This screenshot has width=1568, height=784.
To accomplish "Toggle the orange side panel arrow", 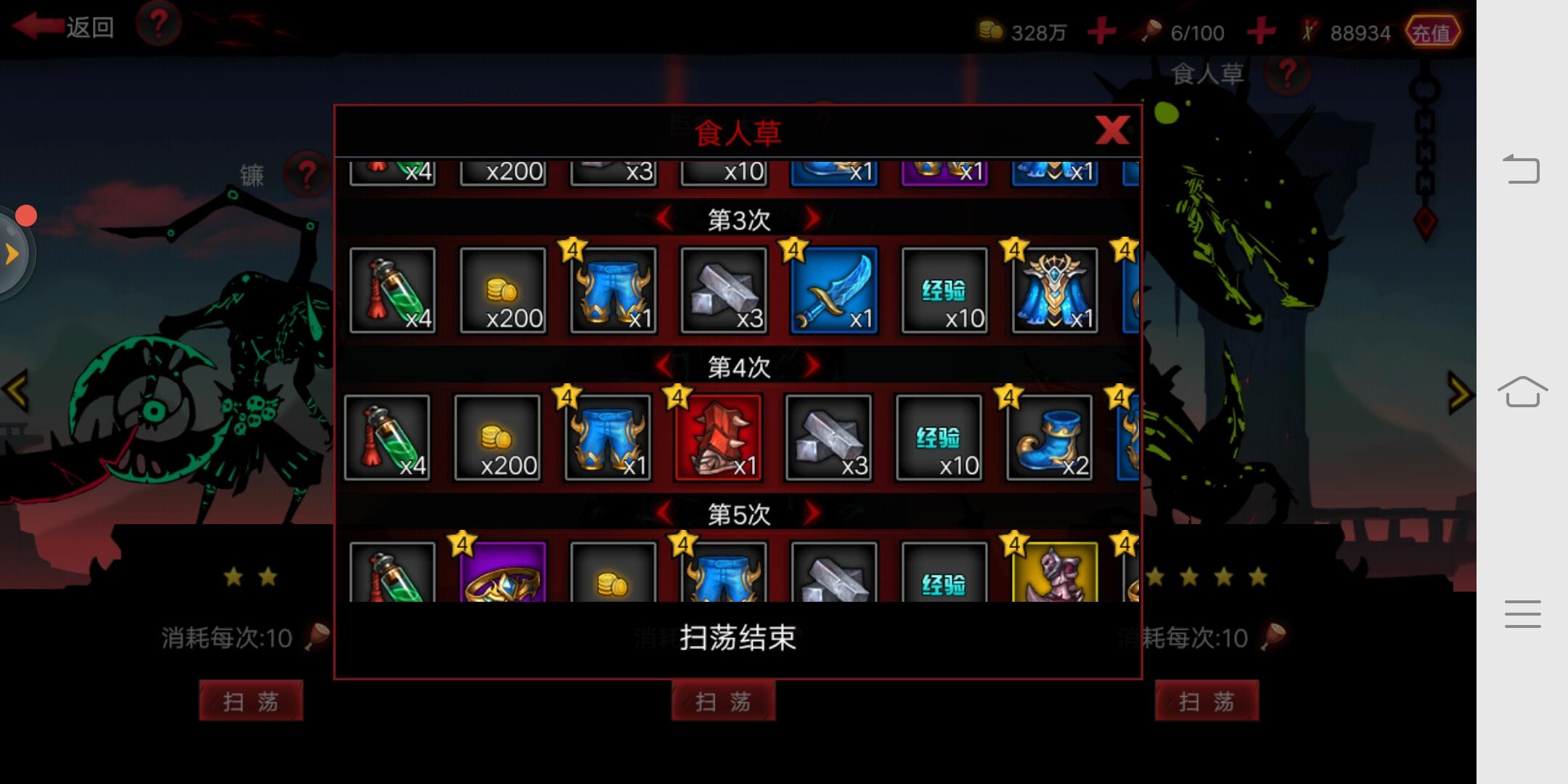I will (x=11, y=254).
